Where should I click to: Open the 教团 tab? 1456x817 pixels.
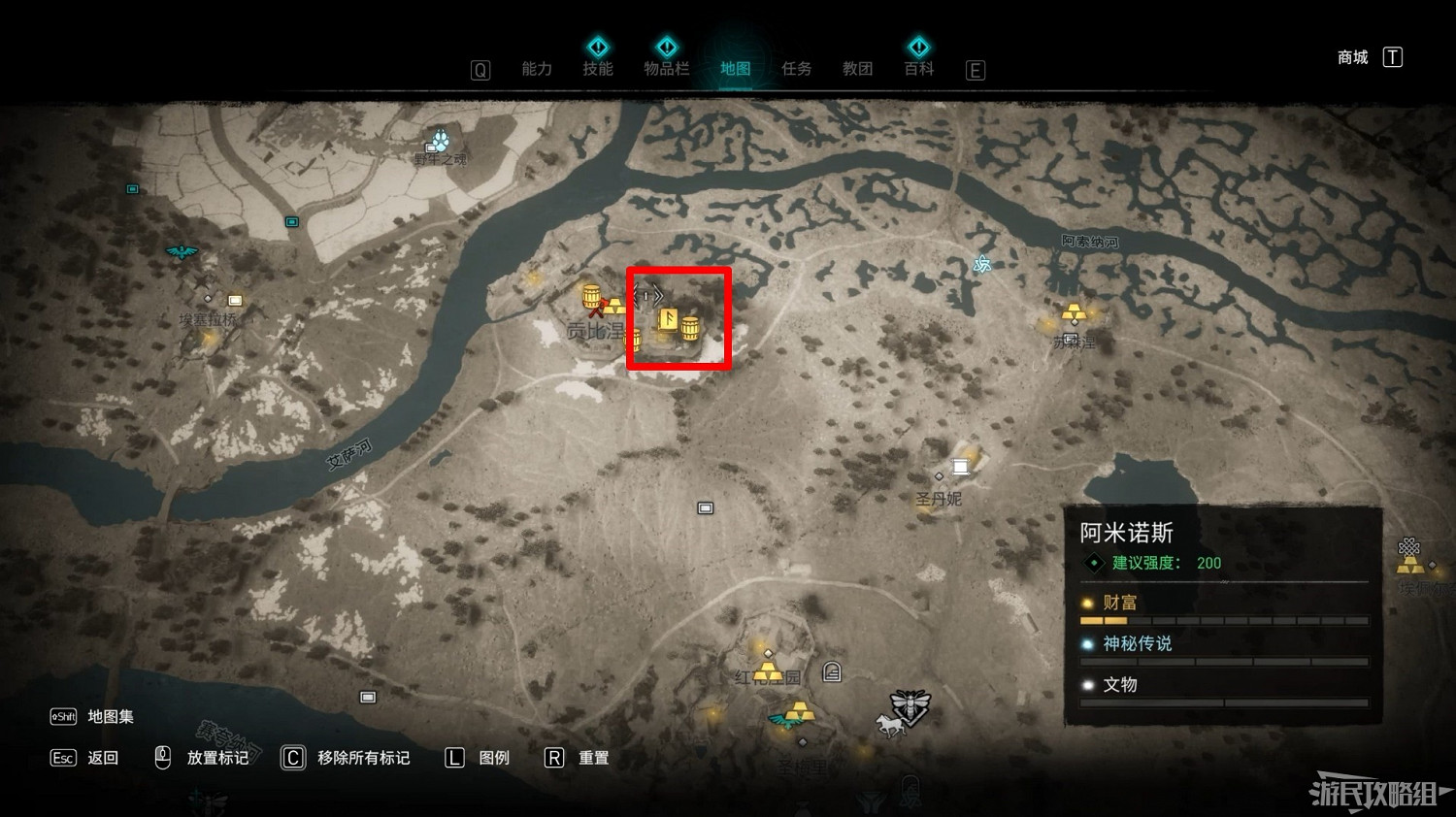click(x=857, y=69)
